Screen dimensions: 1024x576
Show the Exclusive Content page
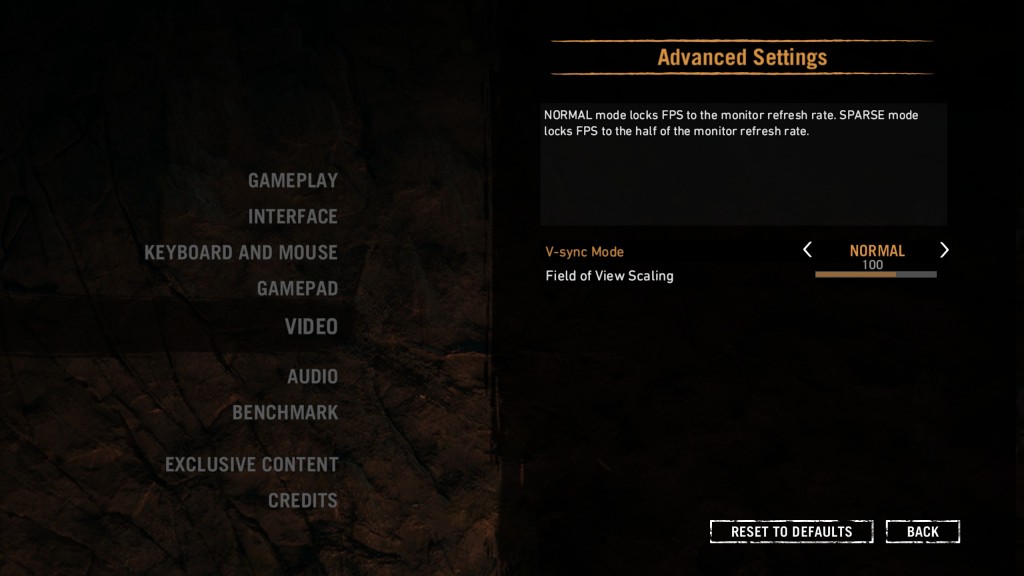tap(252, 465)
